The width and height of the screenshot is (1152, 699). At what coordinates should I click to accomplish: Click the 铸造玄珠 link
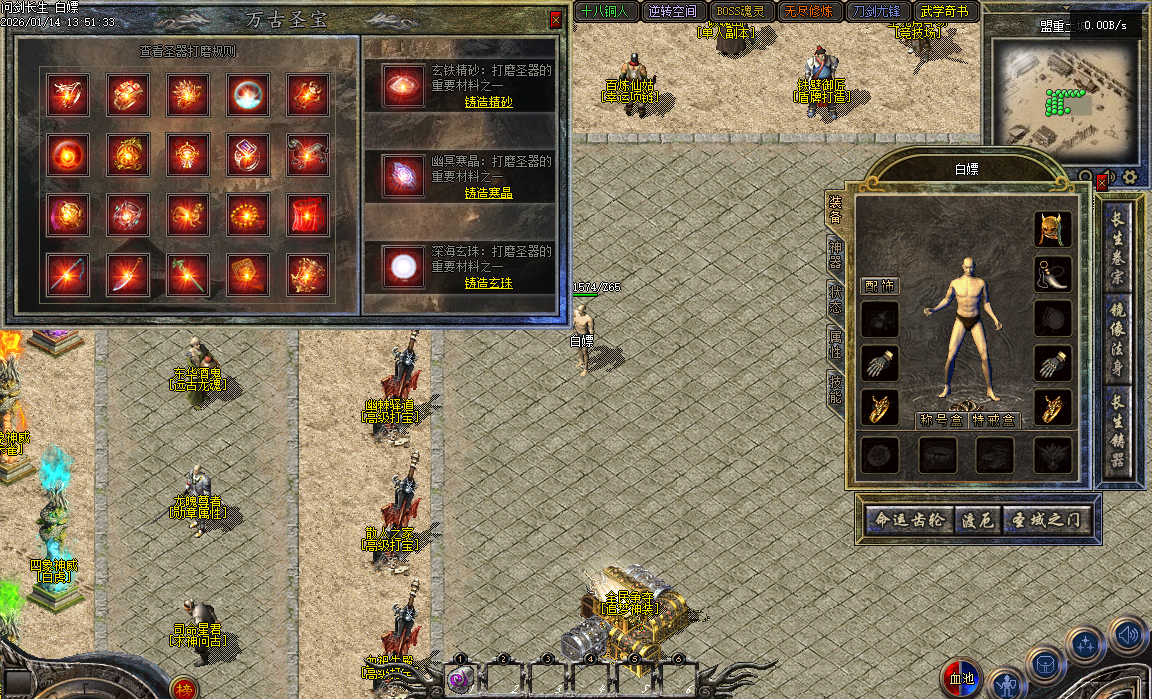coord(488,283)
